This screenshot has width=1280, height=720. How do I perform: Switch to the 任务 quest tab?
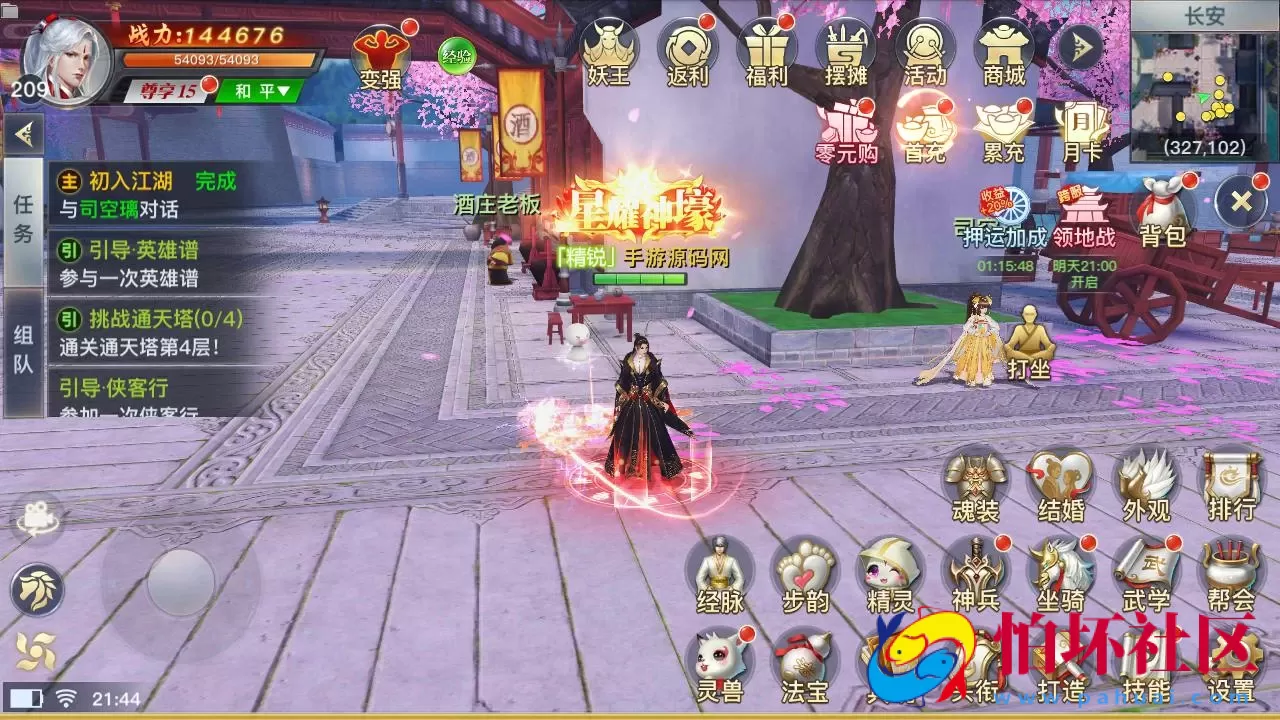[24, 215]
